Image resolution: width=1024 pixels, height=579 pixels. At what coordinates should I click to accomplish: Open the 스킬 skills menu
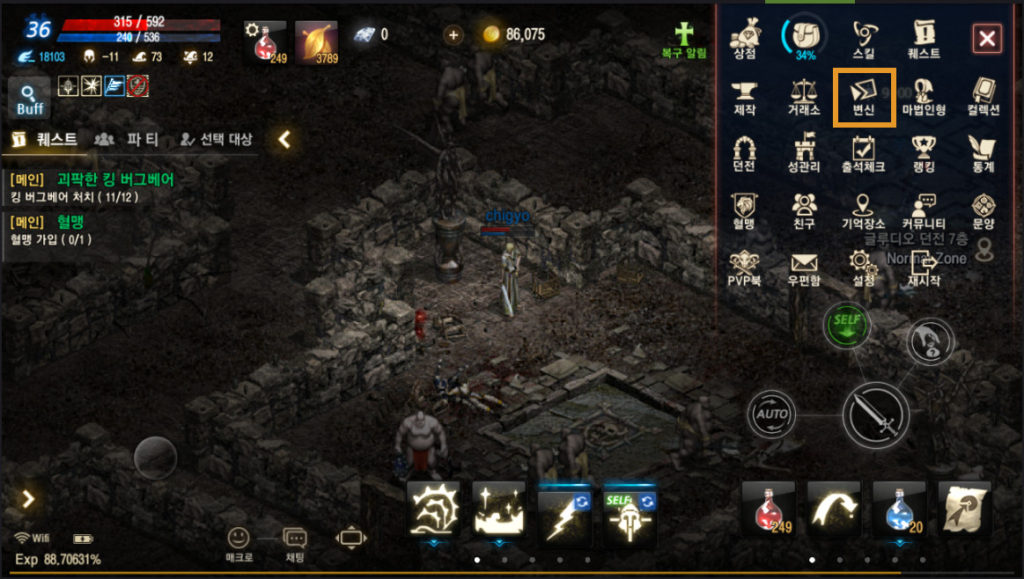pyautogui.click(x=864, y=40)
